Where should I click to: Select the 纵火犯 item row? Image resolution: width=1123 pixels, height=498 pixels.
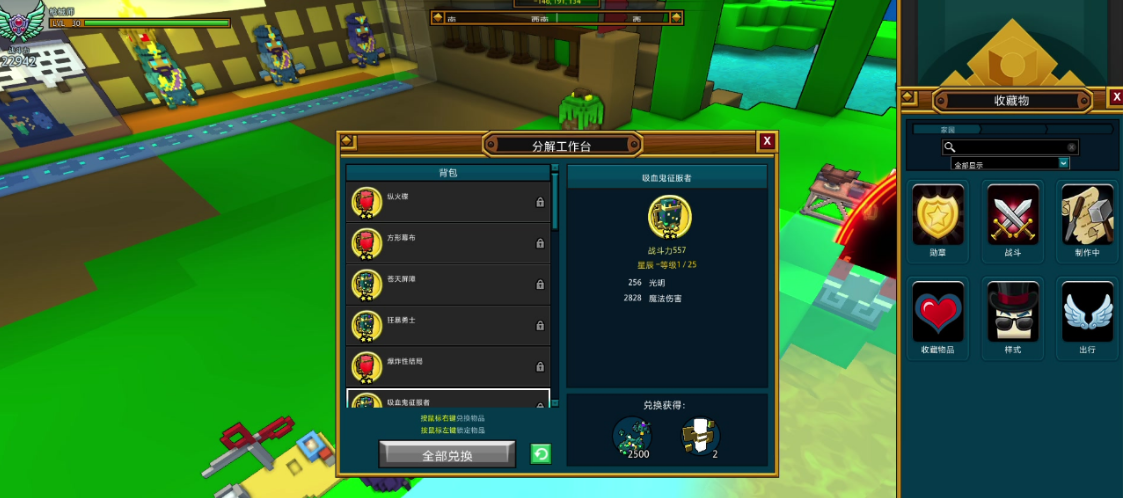pyautogui.click(x=448, y=202)
